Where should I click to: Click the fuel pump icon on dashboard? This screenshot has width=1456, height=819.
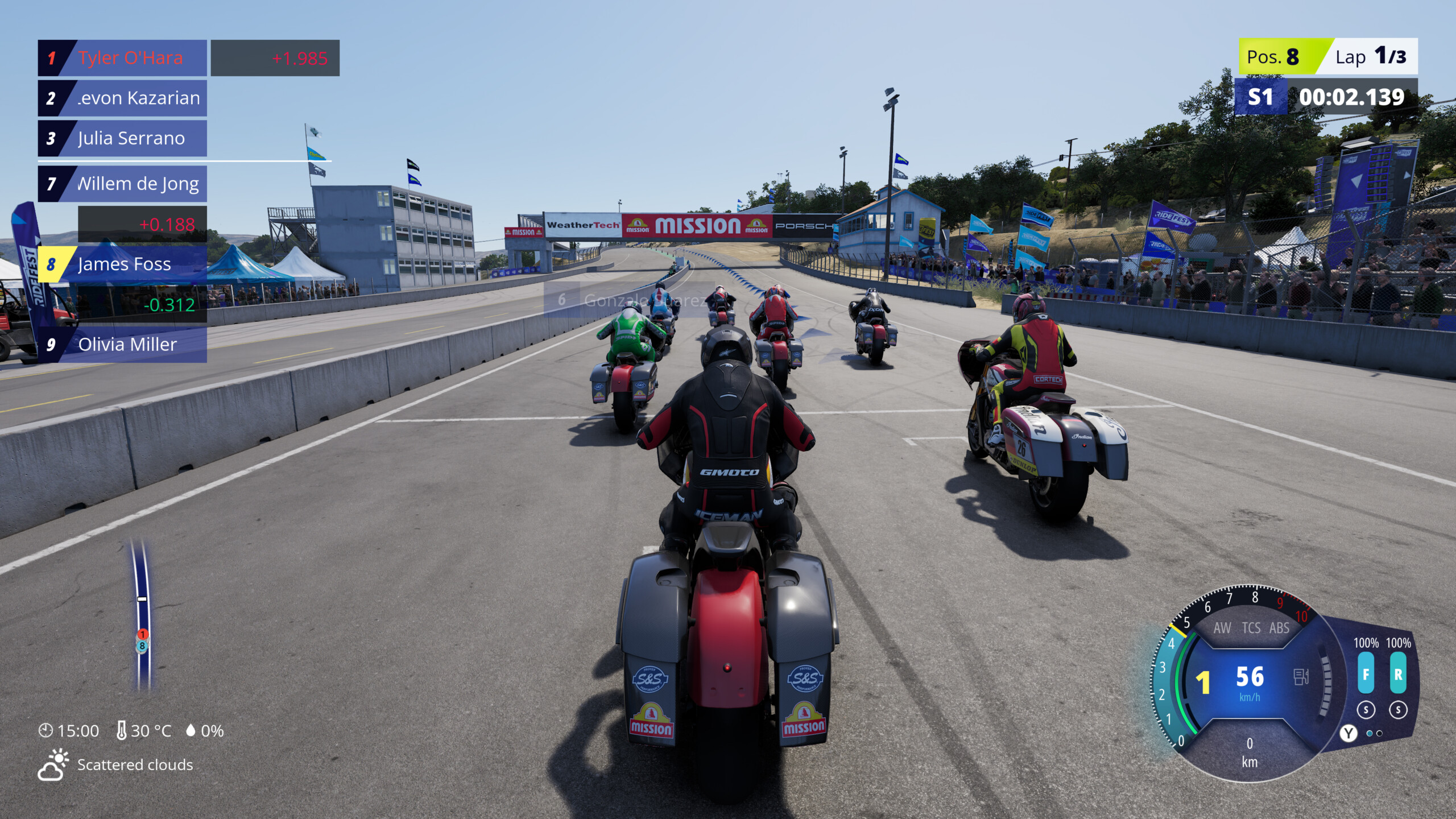(1301, 677)
